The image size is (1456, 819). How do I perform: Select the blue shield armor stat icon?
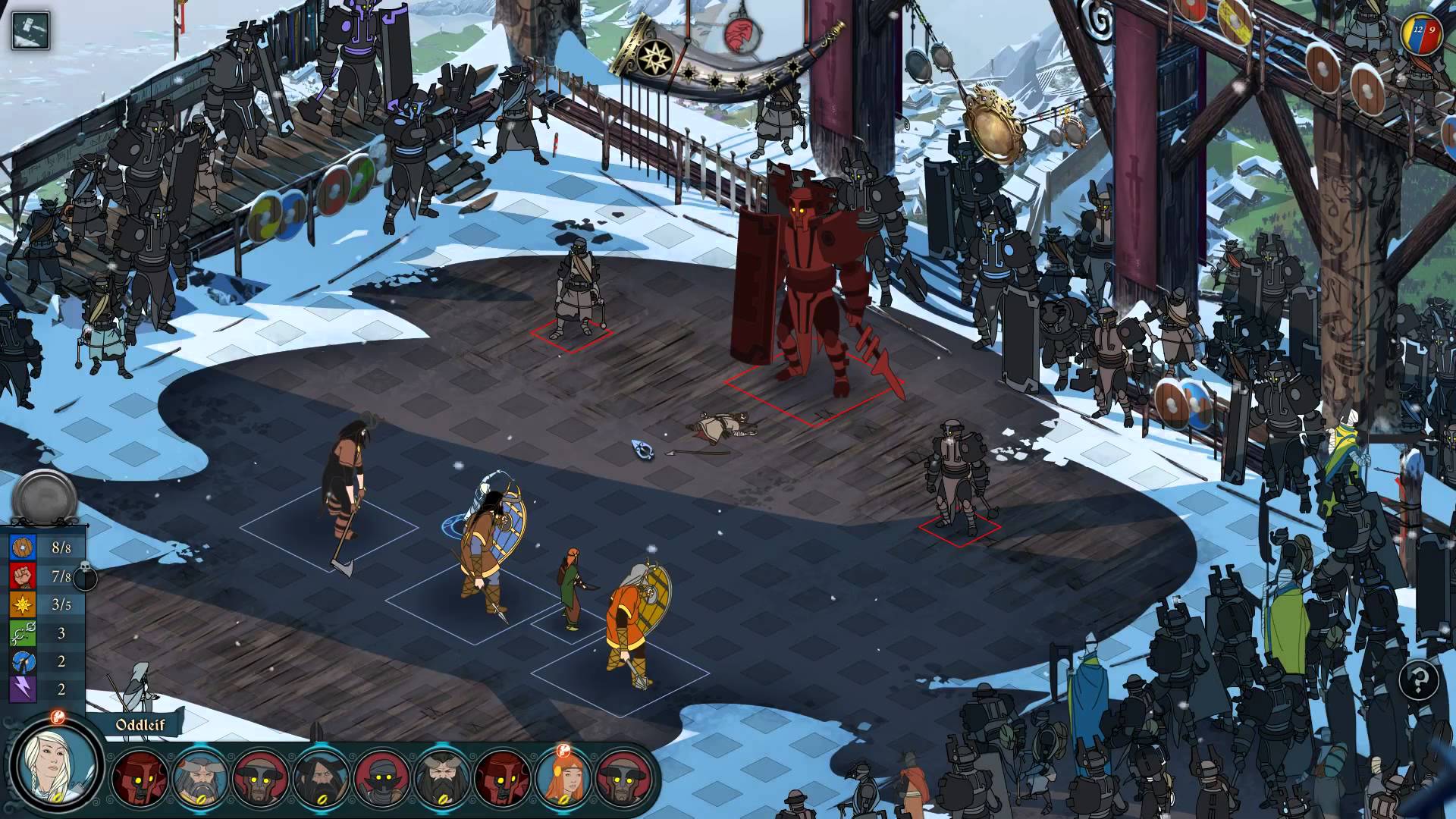(x=23, y=548)
